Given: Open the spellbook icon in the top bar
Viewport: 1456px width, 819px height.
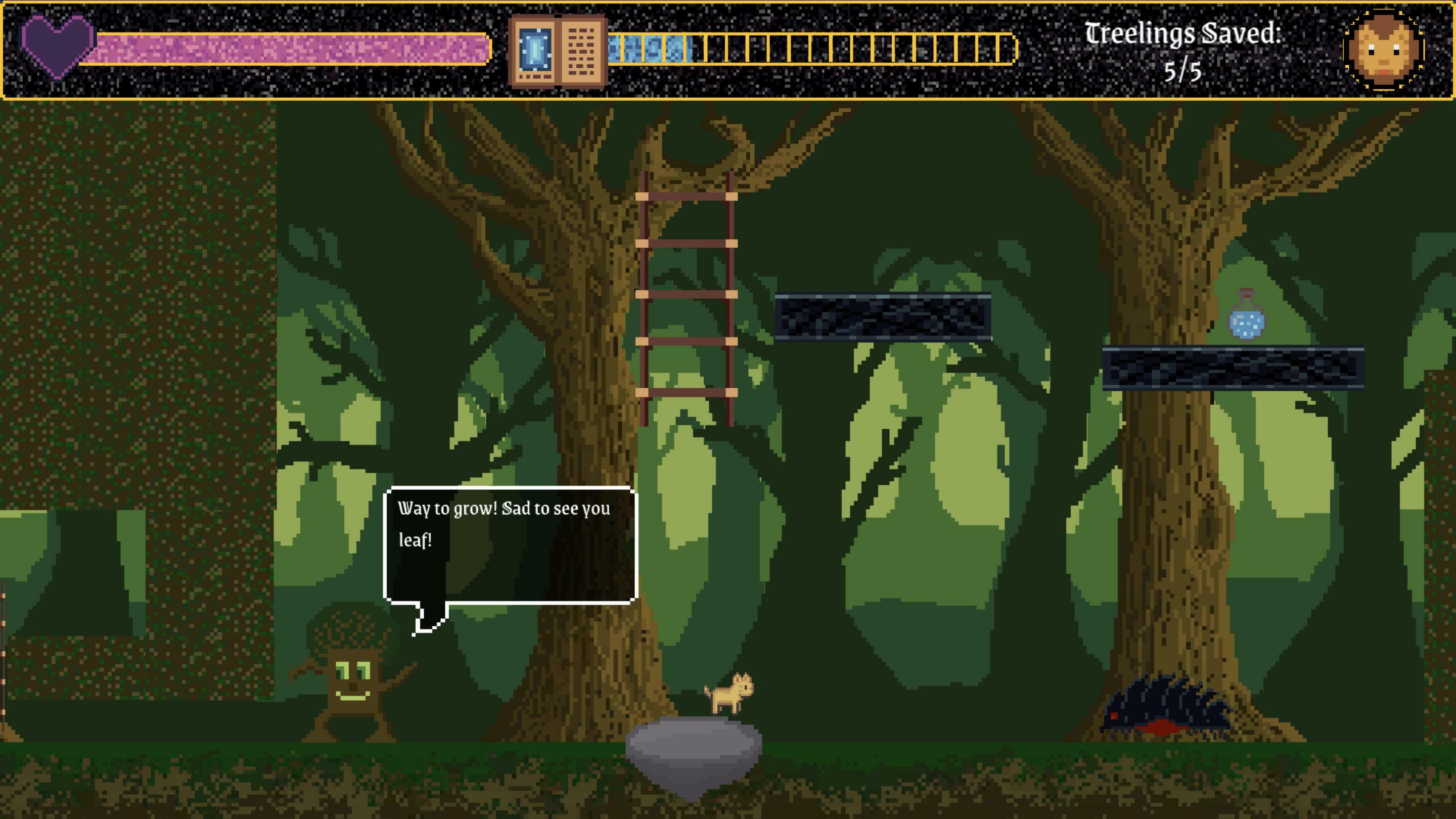Looking at the screenshot, I should tap(558, 51).
